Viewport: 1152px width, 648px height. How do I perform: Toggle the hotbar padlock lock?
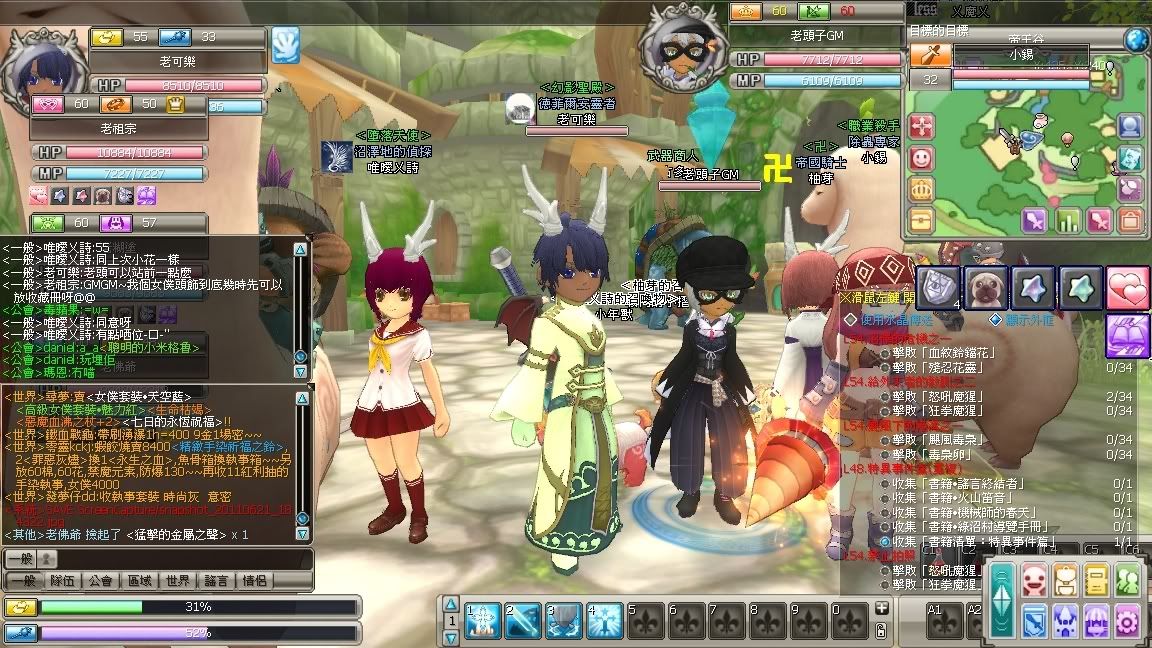click(x=881, y=629)
